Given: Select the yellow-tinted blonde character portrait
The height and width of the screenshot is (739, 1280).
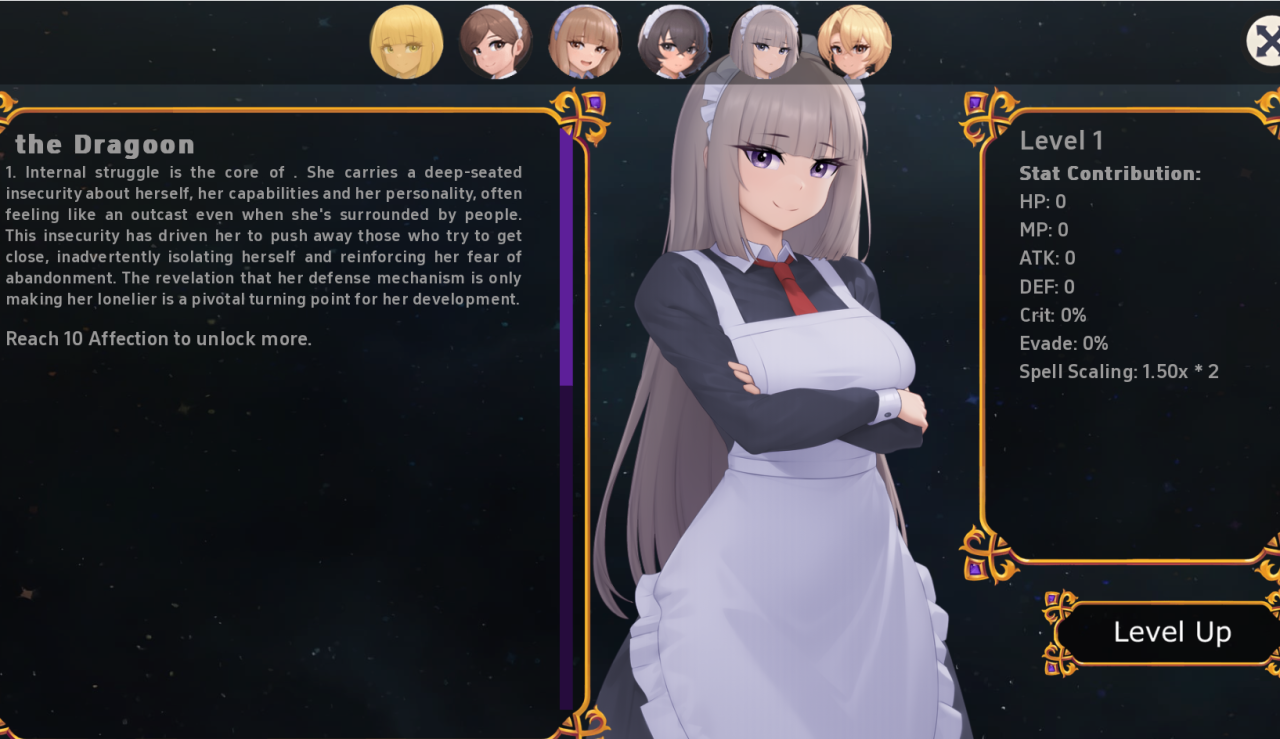Looking at the screenshot, I should click(x=406, y=42).
